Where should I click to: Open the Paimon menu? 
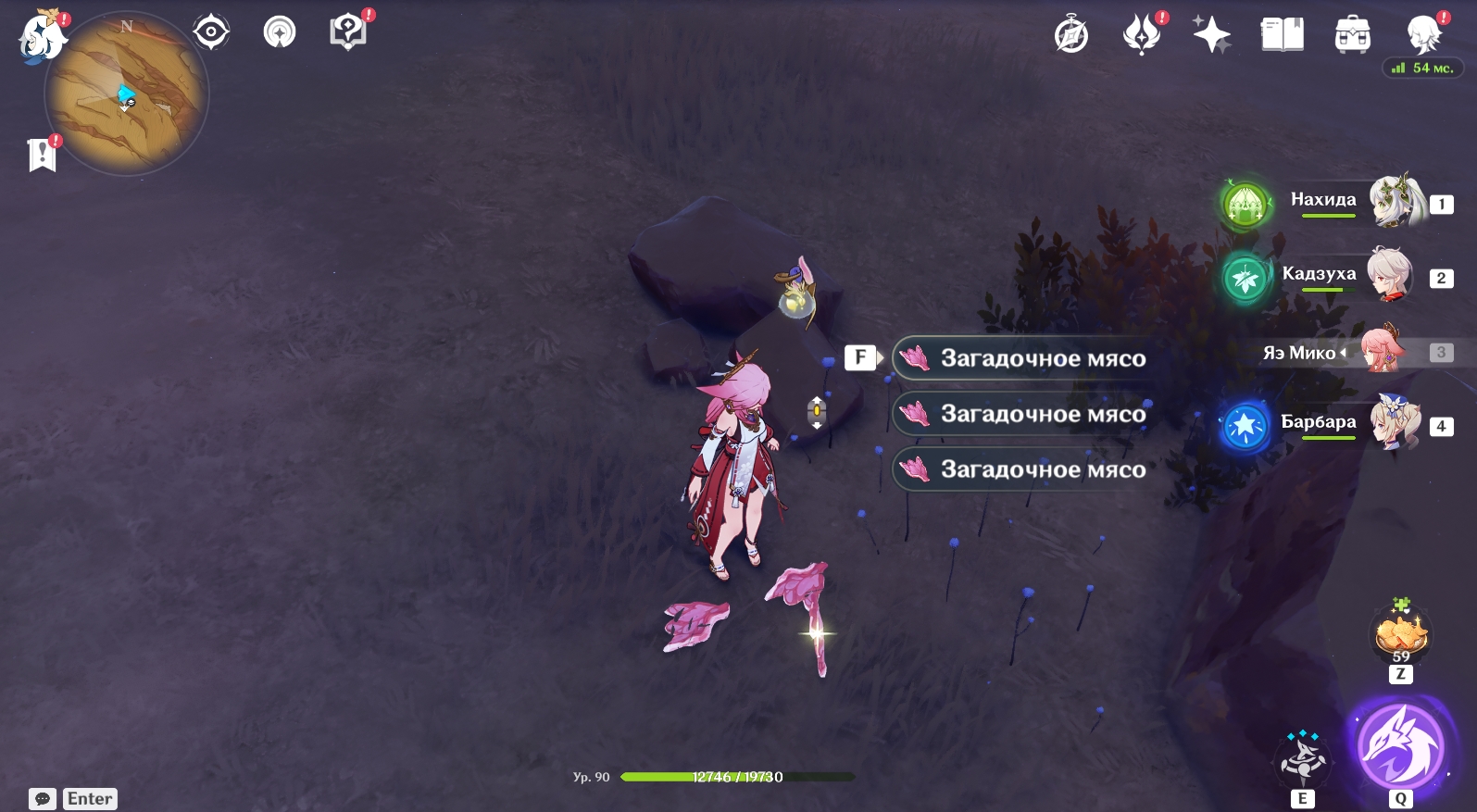click(42, 38)
